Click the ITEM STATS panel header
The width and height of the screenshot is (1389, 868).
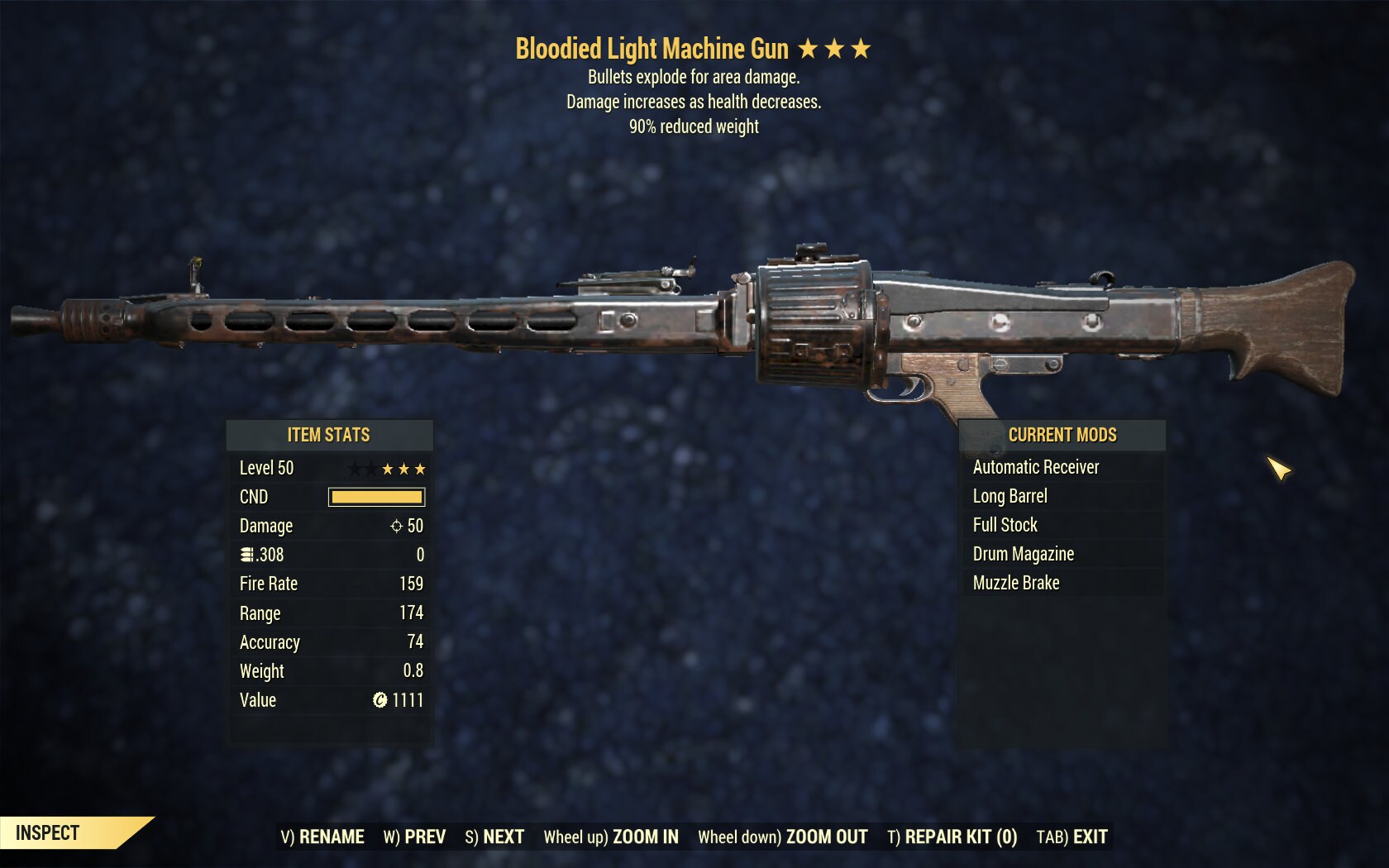pos(328,435)
